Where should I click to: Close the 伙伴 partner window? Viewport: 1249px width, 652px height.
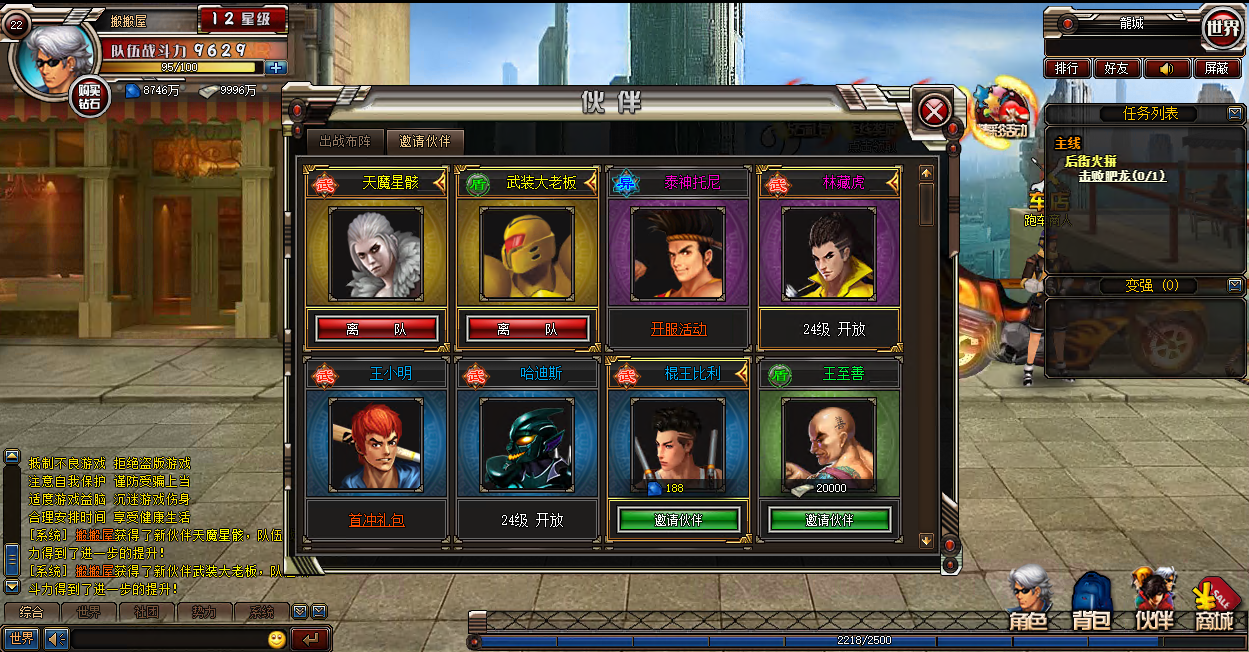pyautogui.click(x=934, y=111)
